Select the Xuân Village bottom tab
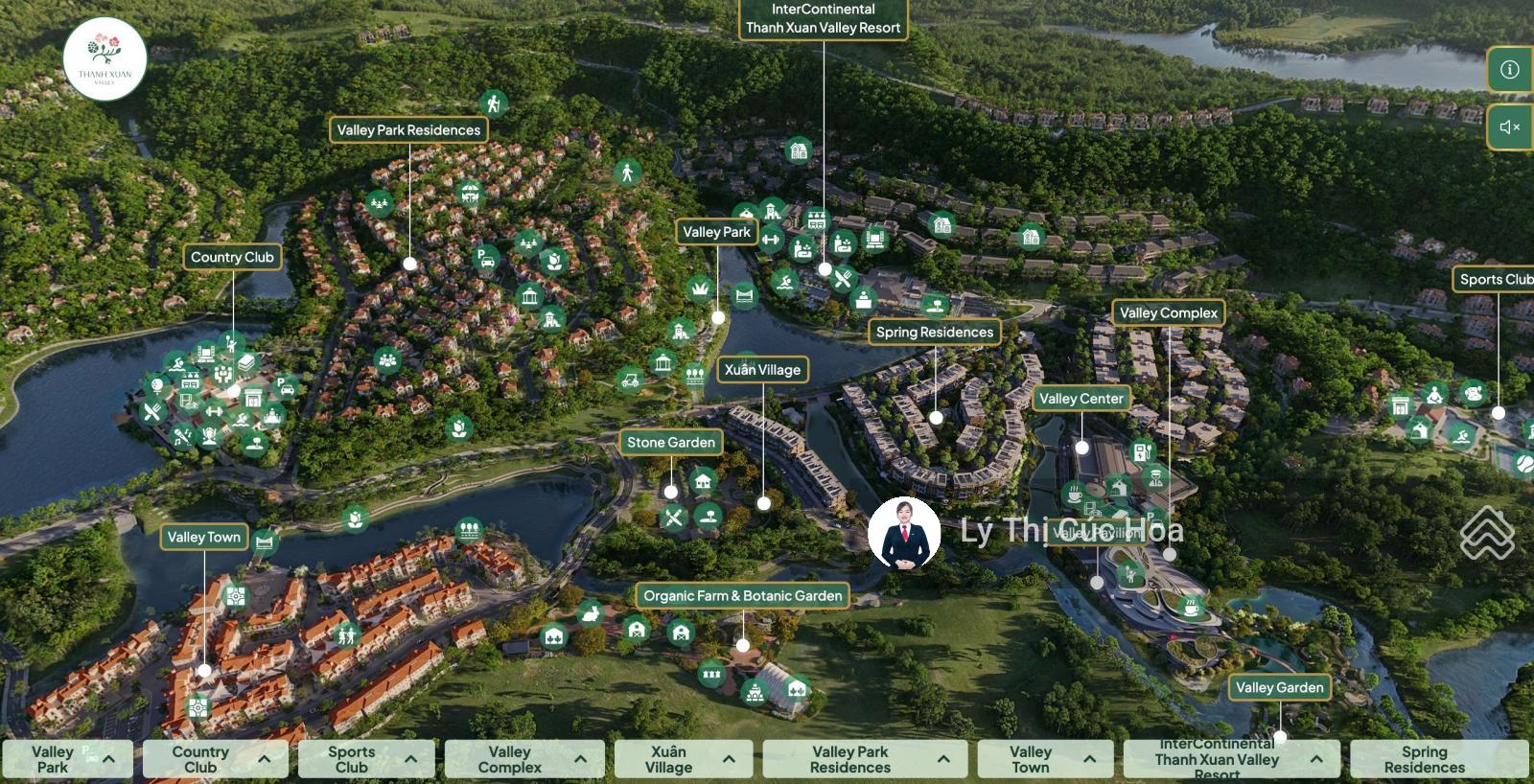Image resolution: width=1534 pixels, height=784 pixels. pyautogui.click(x=683, y=759)
